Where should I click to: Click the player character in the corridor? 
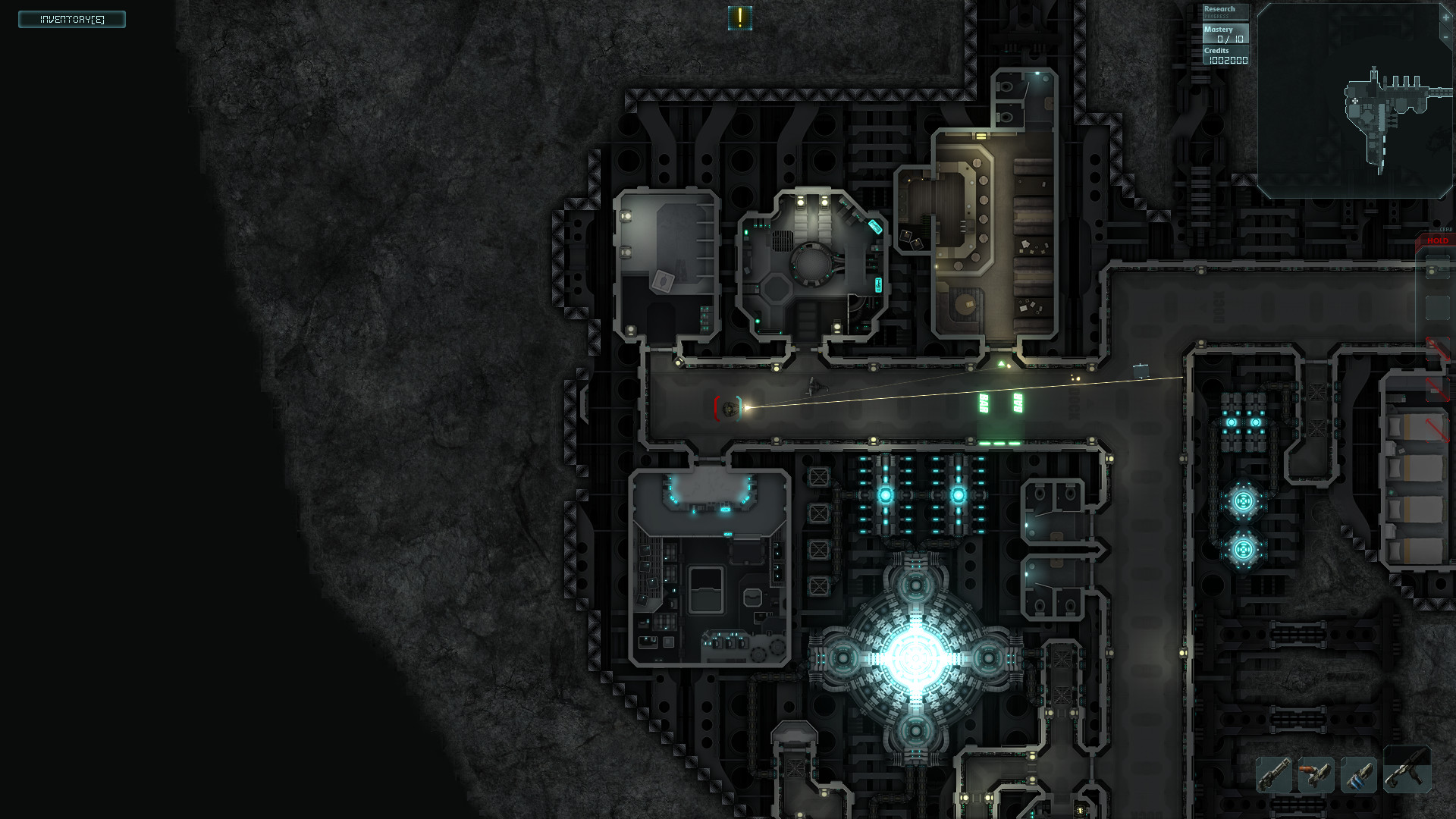(732, 407)
